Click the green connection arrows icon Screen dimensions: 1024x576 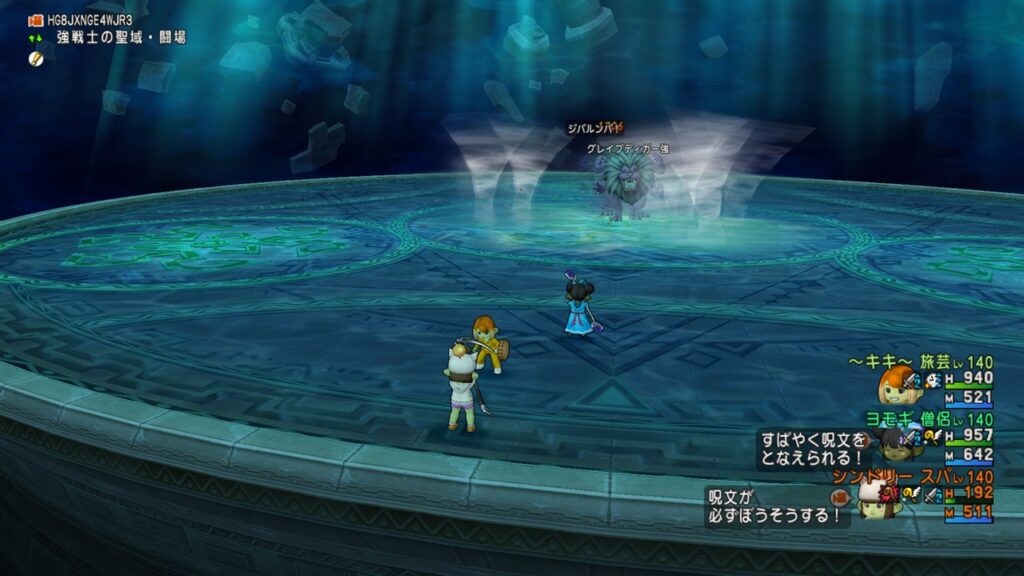[x=37, y=38]
